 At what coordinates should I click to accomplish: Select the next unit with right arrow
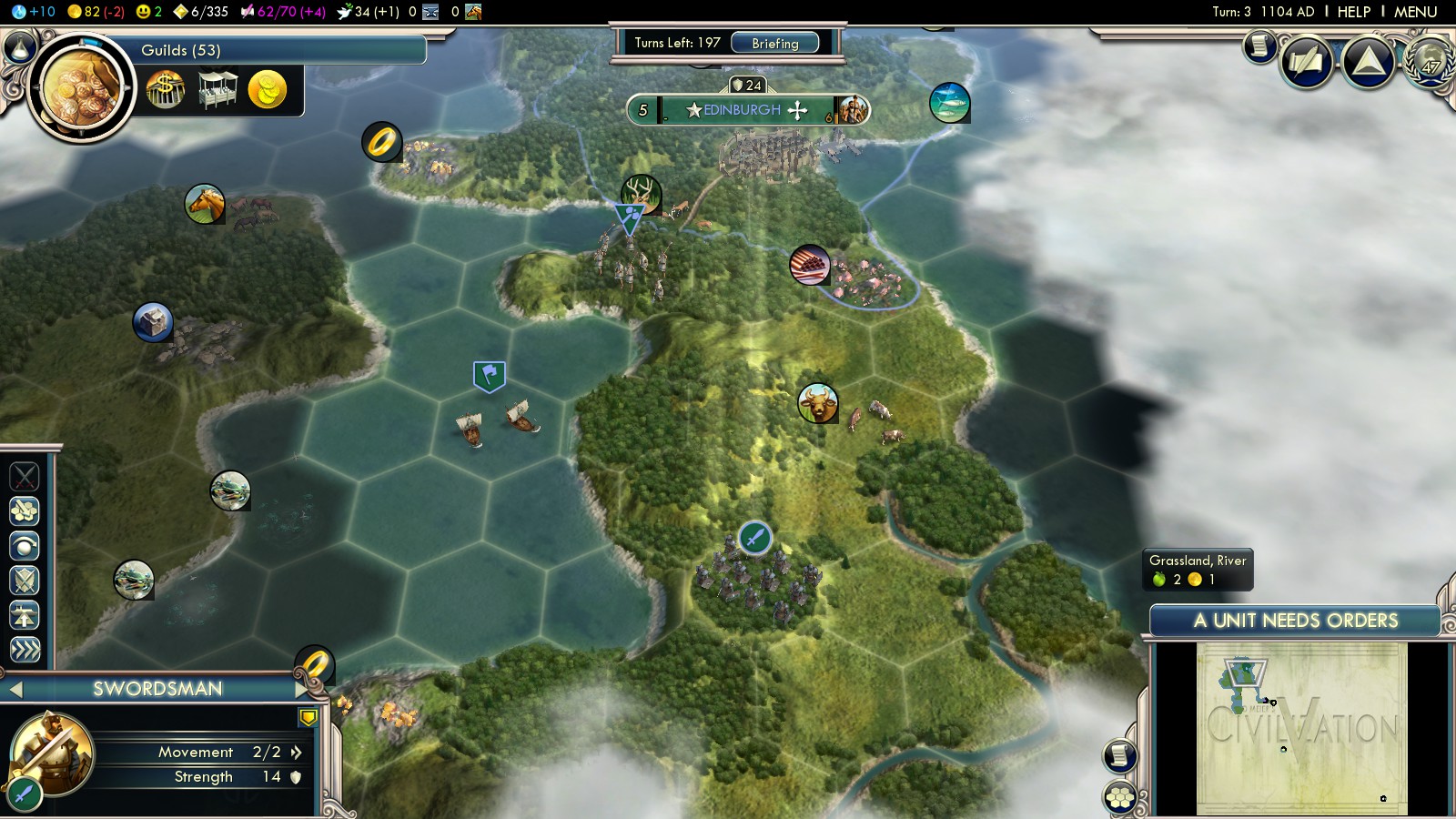click(x=303, y=690)
